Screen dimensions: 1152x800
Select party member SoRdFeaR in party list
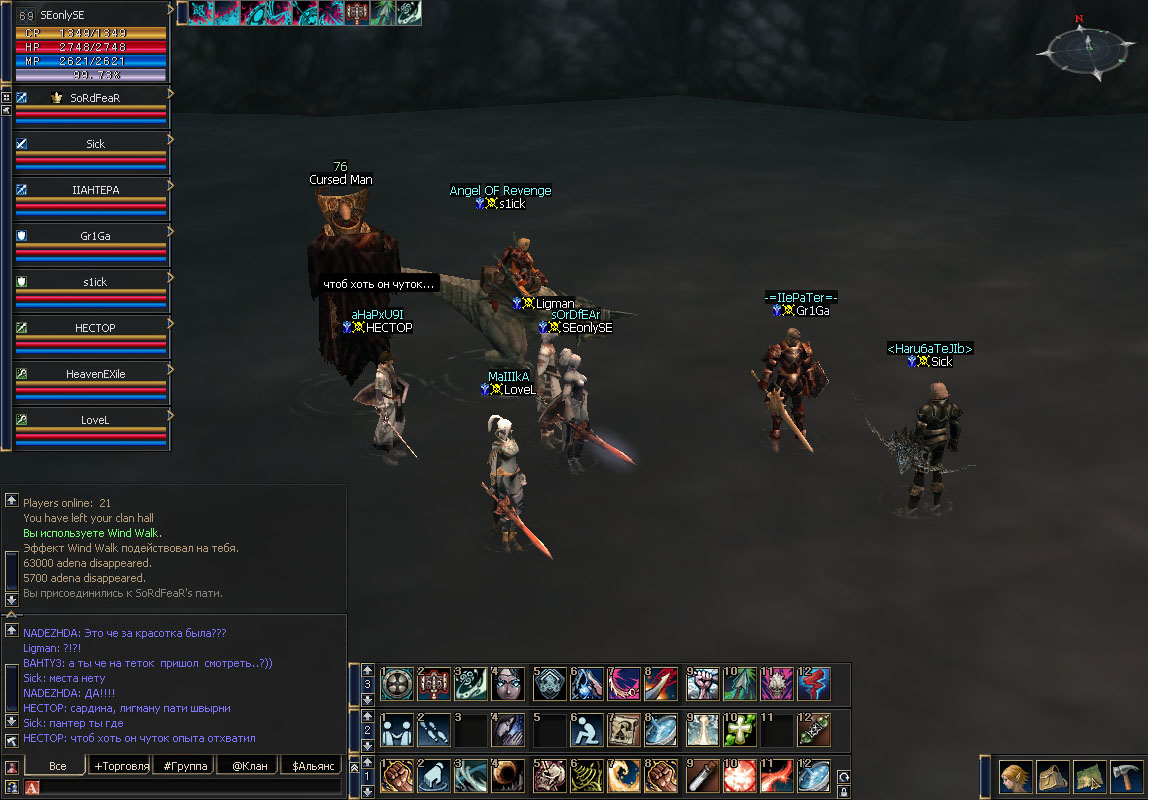pos(95,98)
